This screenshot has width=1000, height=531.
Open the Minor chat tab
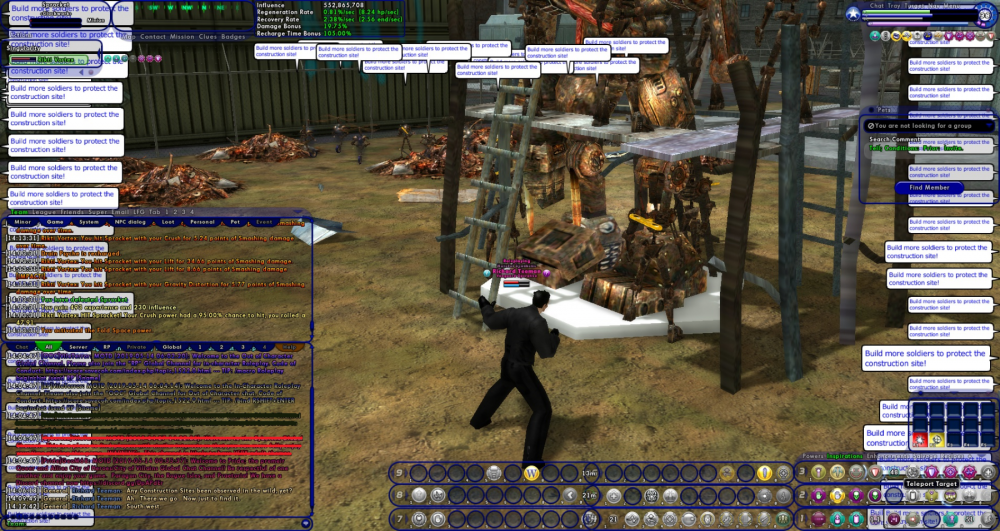22,222
